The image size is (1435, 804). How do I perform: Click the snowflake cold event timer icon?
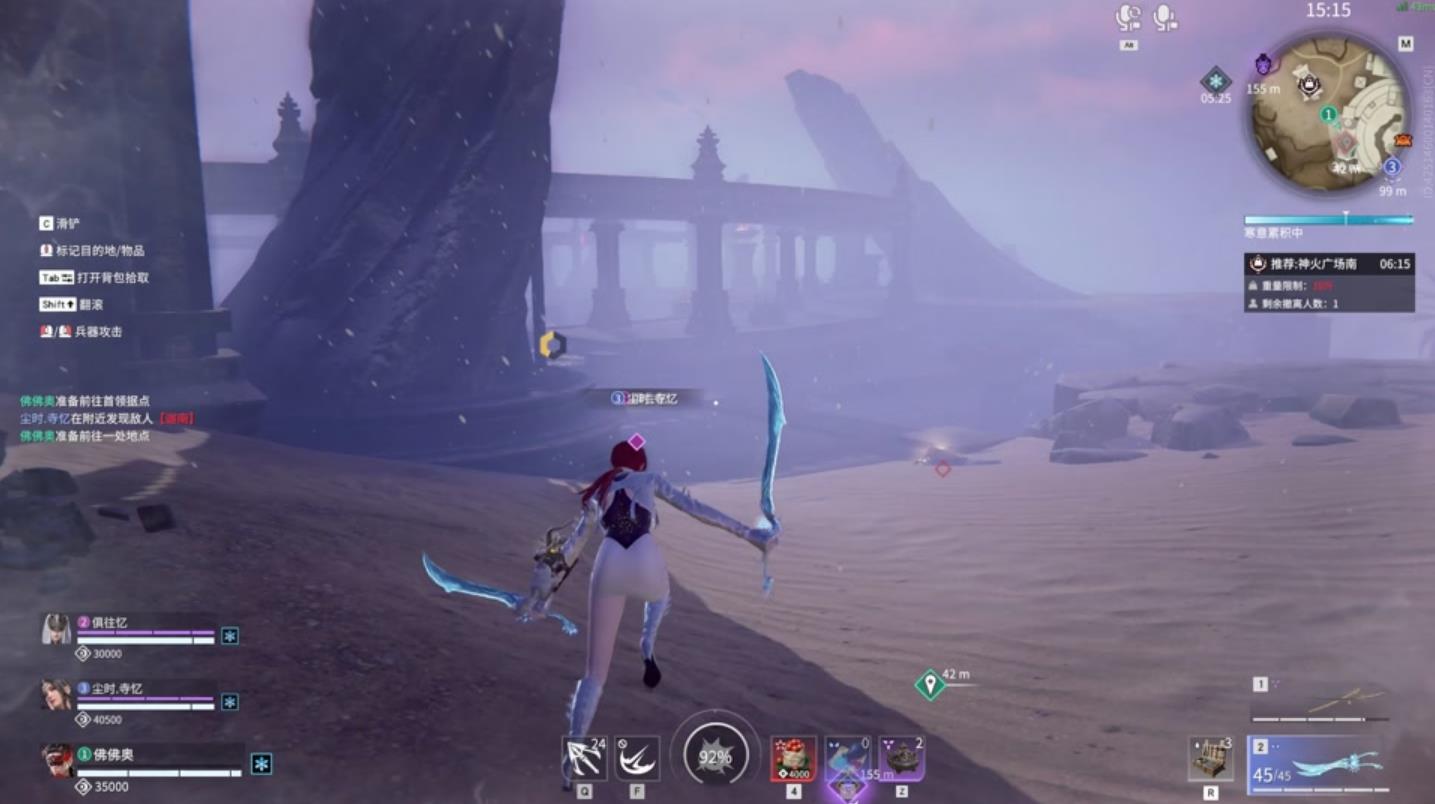(x=1215, y=80)
